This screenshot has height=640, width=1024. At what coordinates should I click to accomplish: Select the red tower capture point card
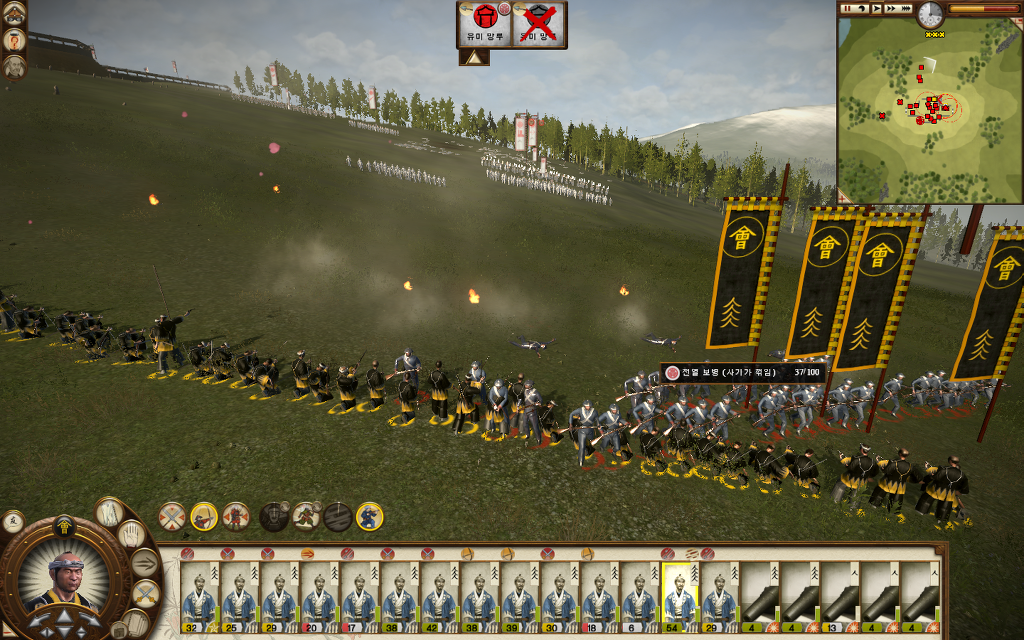click(x=484, y=24)
